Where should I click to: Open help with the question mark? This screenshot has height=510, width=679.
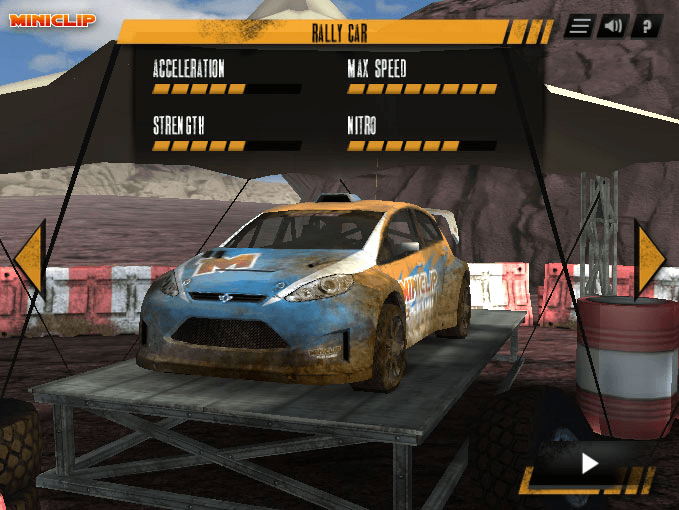[x=646, y=27]
